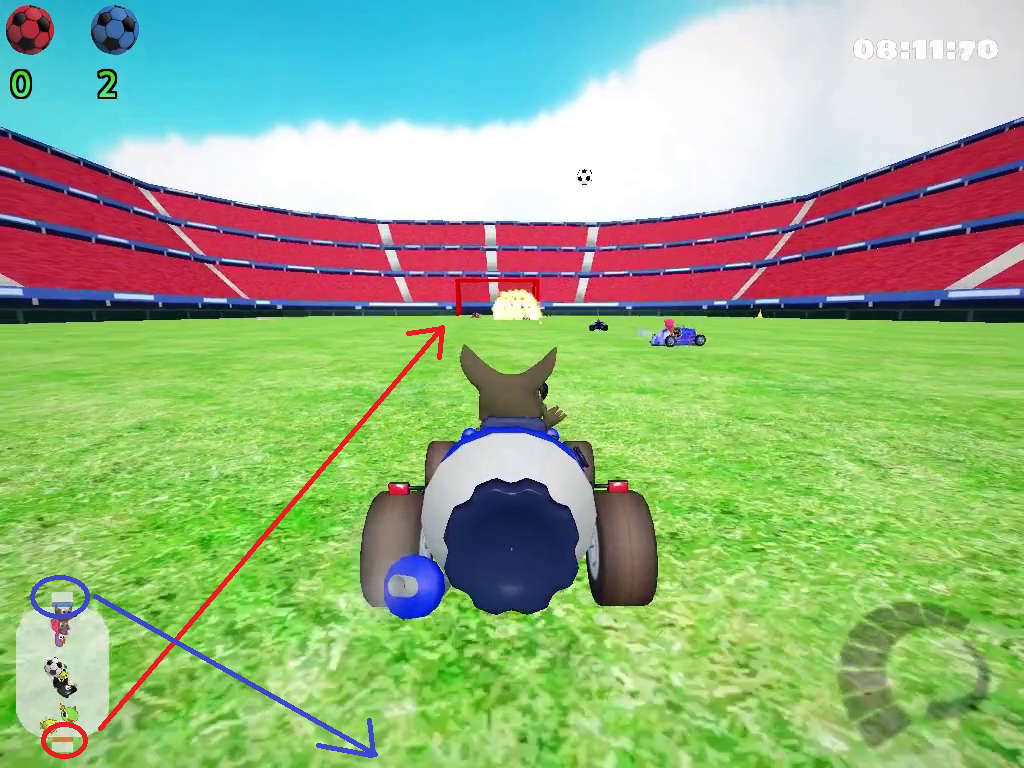
Task: Select the red team ball icon
Action: click(x=29, y=30)
